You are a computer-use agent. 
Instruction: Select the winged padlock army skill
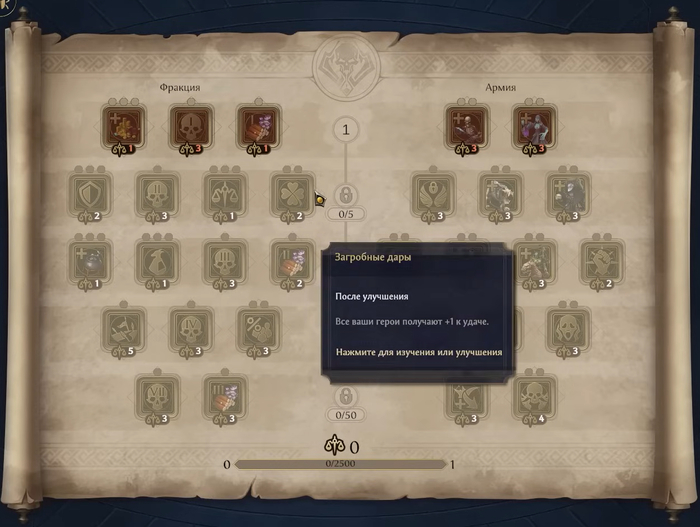coord(433,195)
